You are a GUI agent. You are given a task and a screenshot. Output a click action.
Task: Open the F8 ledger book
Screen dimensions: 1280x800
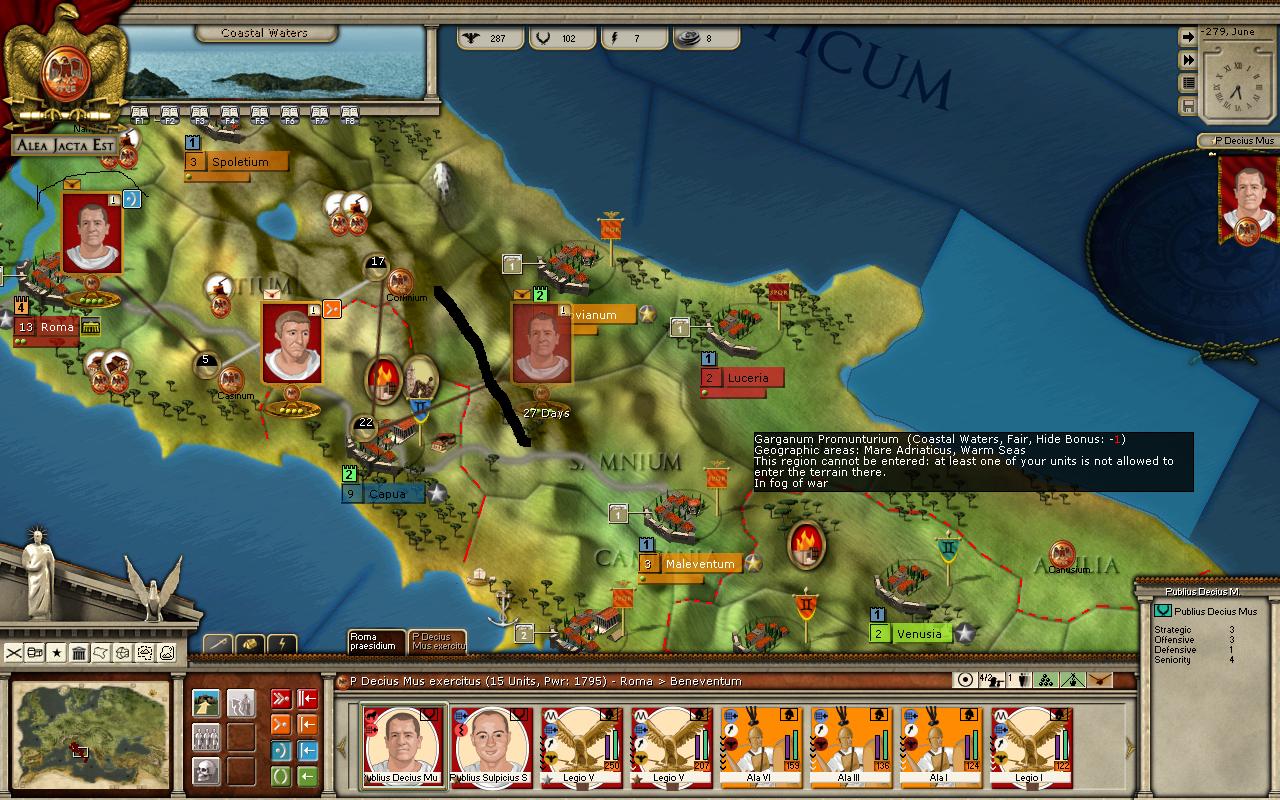pos(350,113)
